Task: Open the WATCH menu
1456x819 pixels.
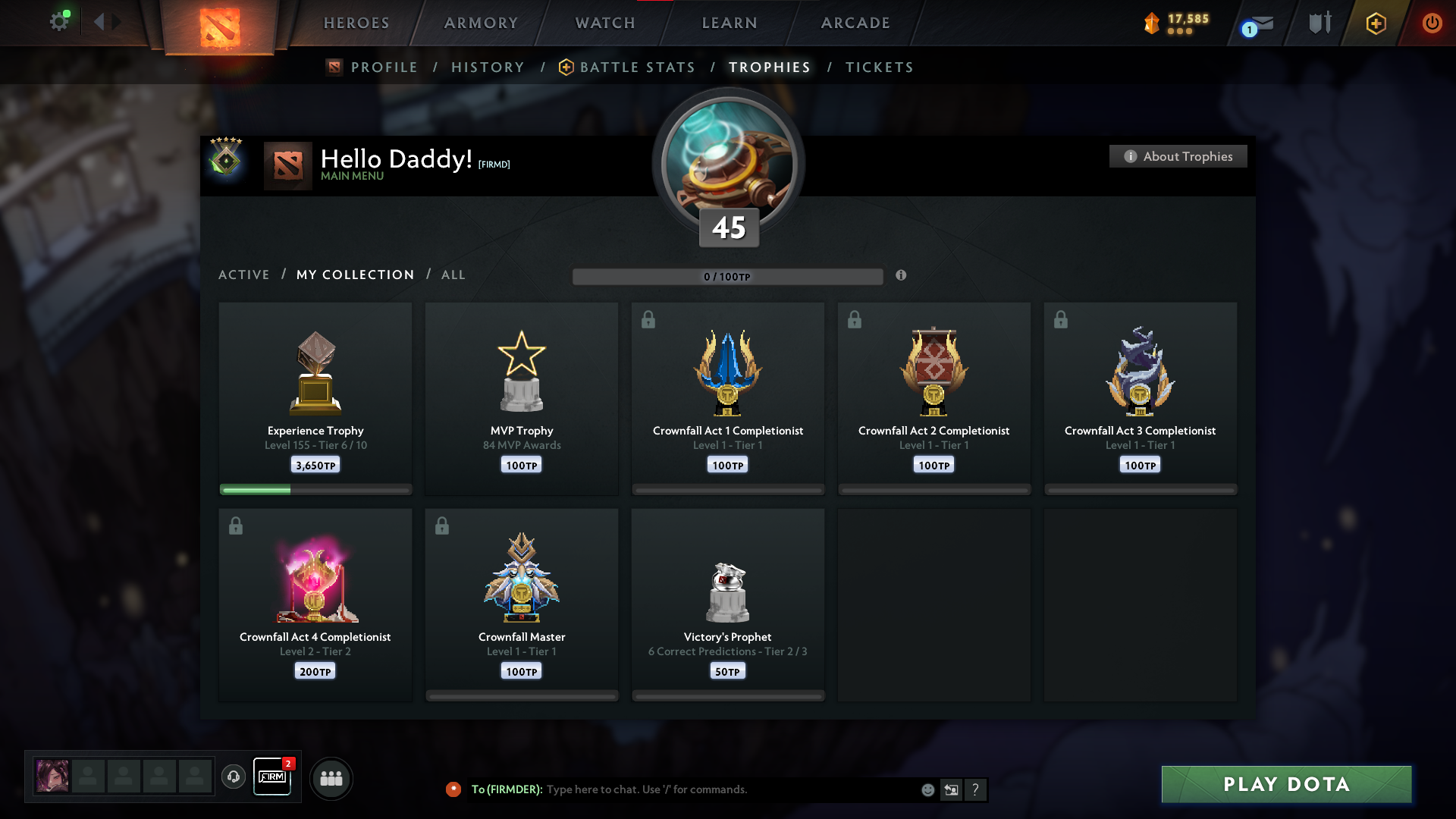Action: point(604,23)
